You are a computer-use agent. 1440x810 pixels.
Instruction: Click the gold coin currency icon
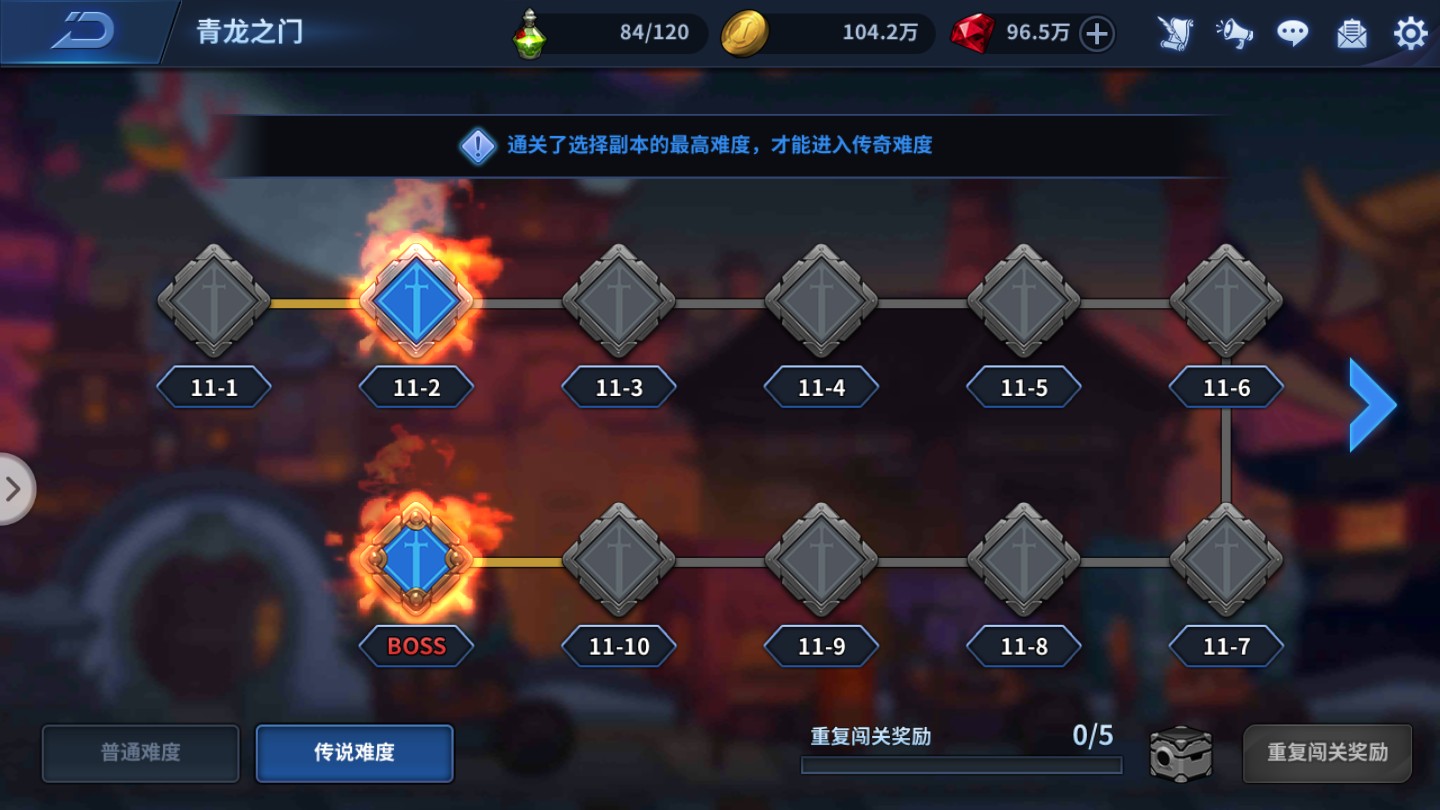point(744,32)
